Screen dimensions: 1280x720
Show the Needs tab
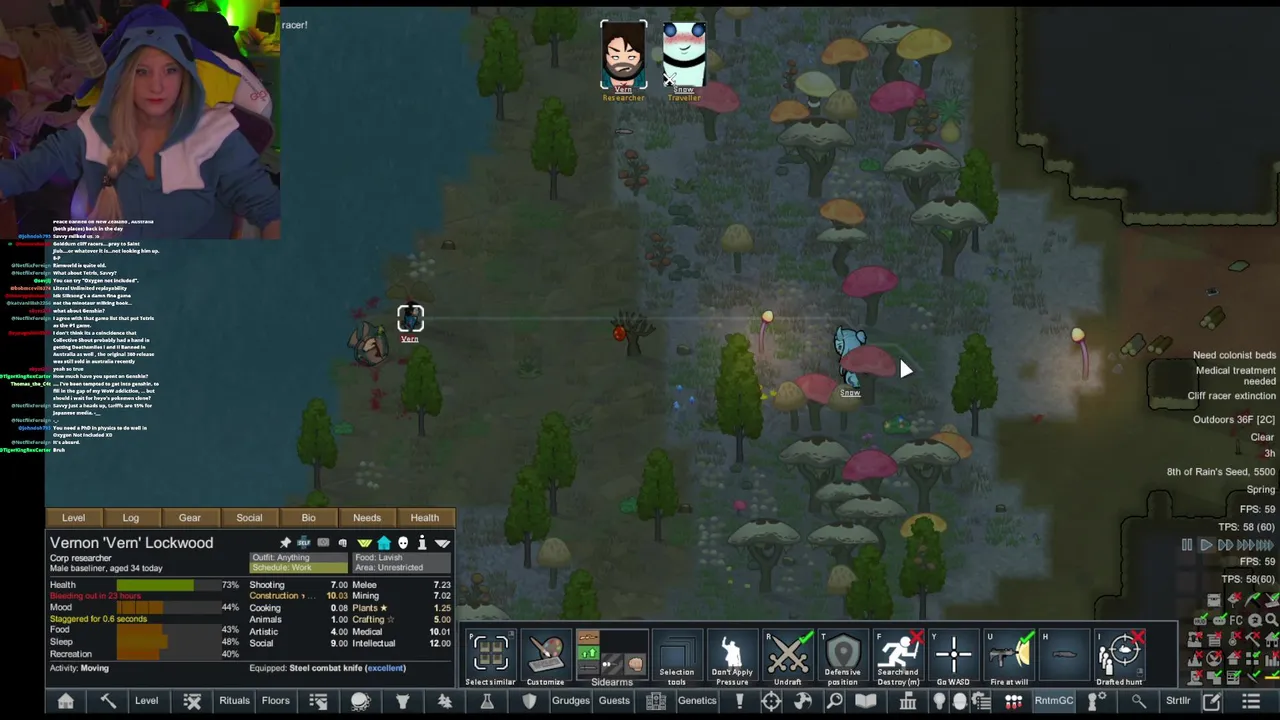pos(366,518)
